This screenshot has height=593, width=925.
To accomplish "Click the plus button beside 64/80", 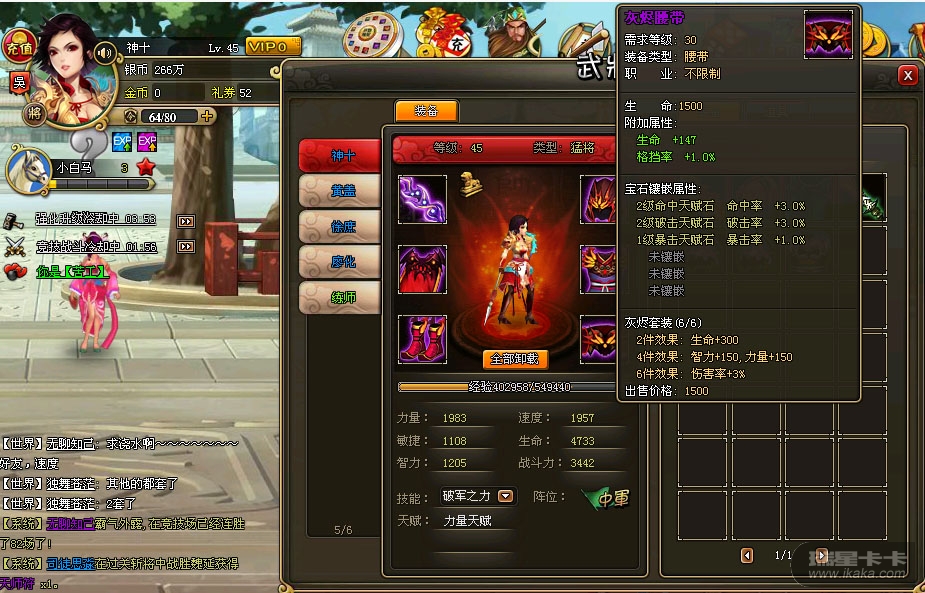I will (x=208, y=116).
